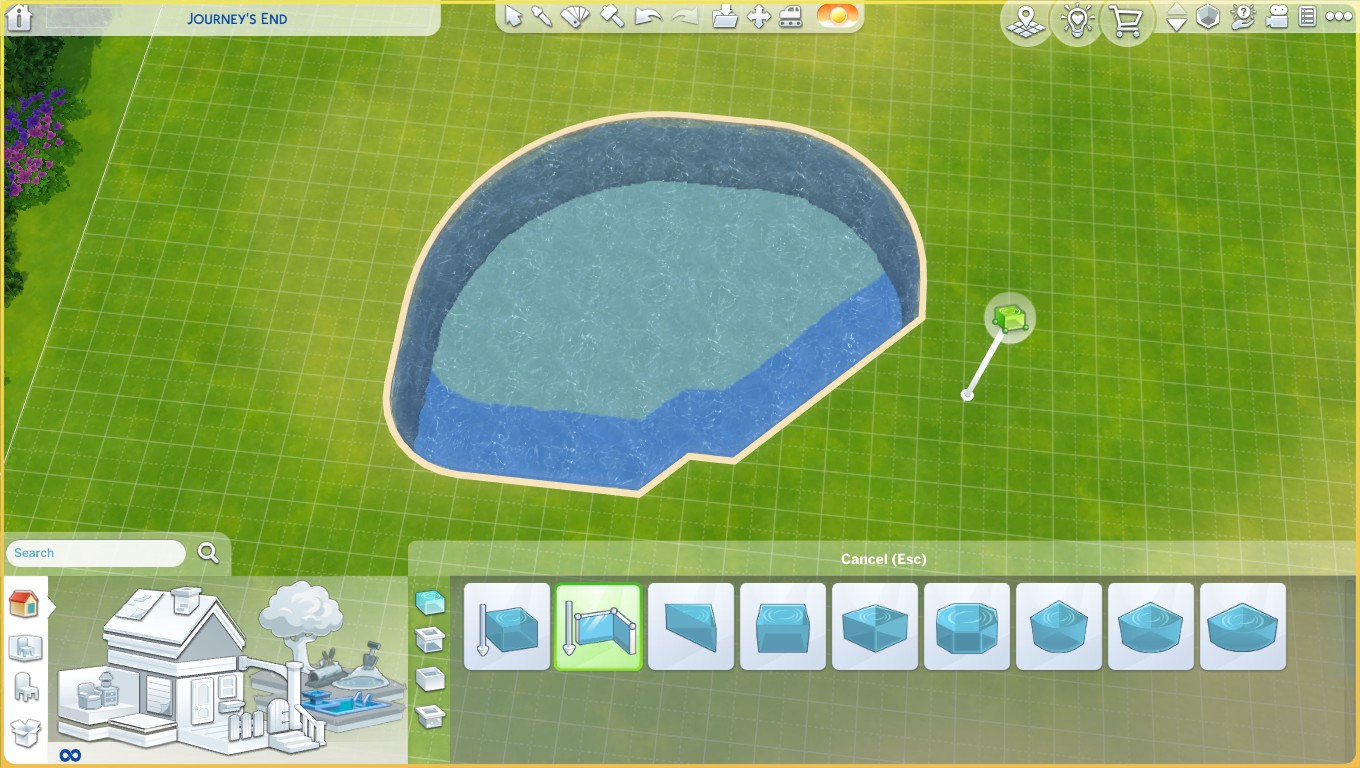Return to live mode via house icon
1360x768 pixels.
tap(19, 17)
